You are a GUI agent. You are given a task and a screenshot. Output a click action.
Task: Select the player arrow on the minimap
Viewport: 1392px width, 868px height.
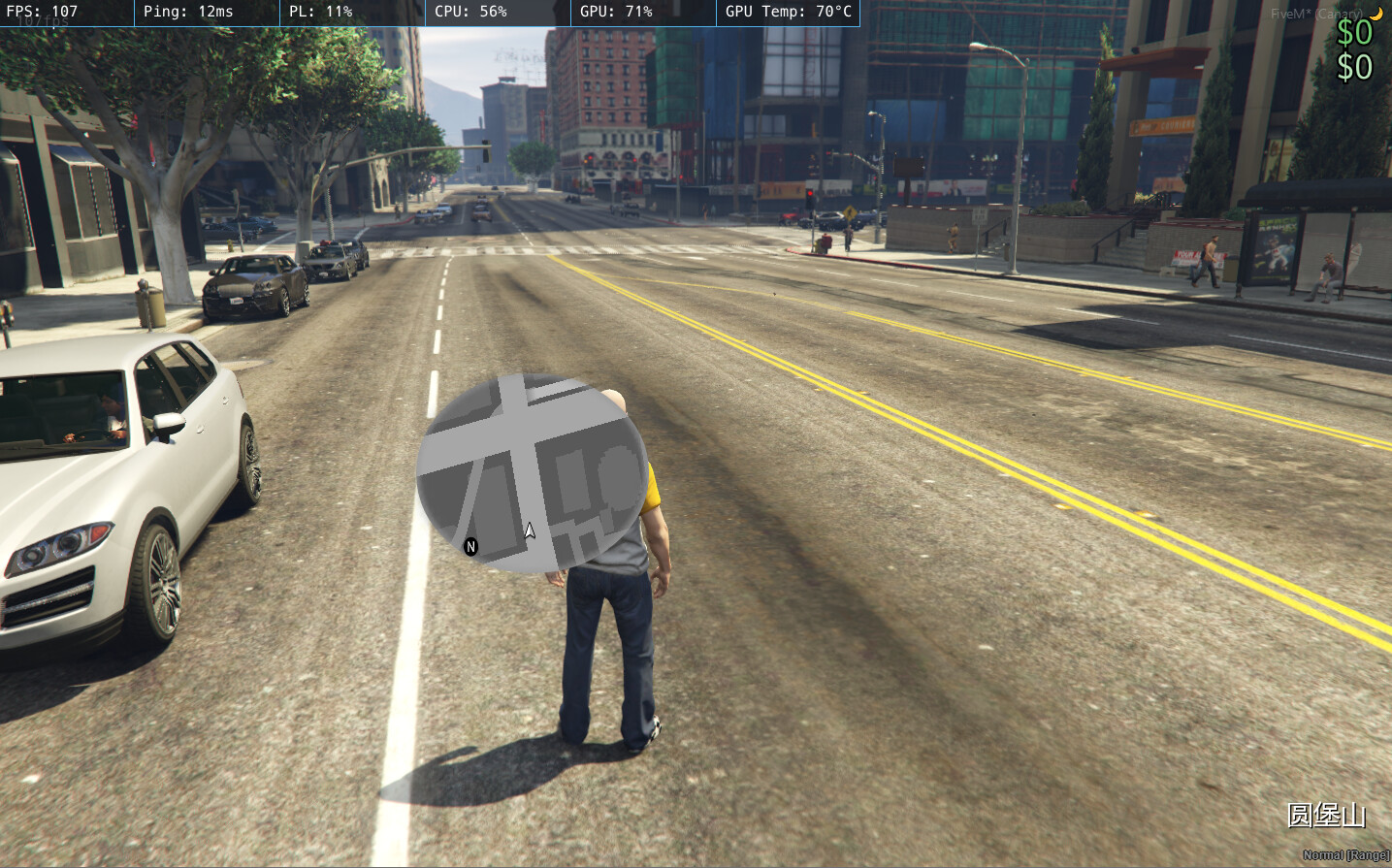(x=529, y=530)
